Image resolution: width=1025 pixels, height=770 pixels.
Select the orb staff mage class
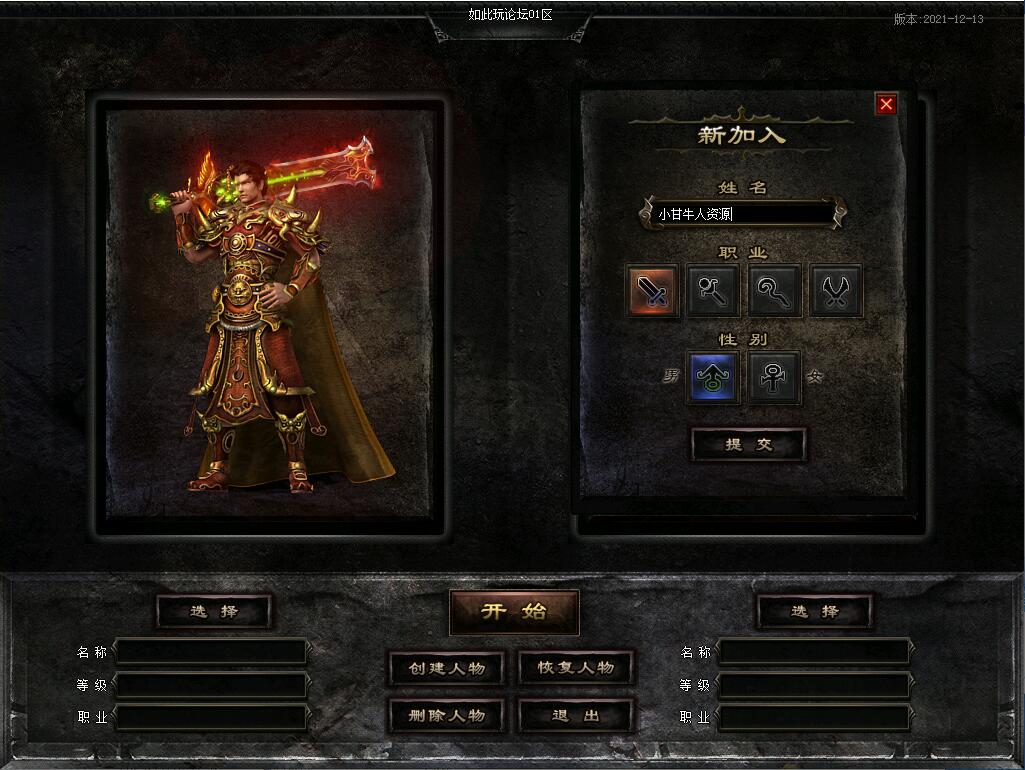point(714,291)
